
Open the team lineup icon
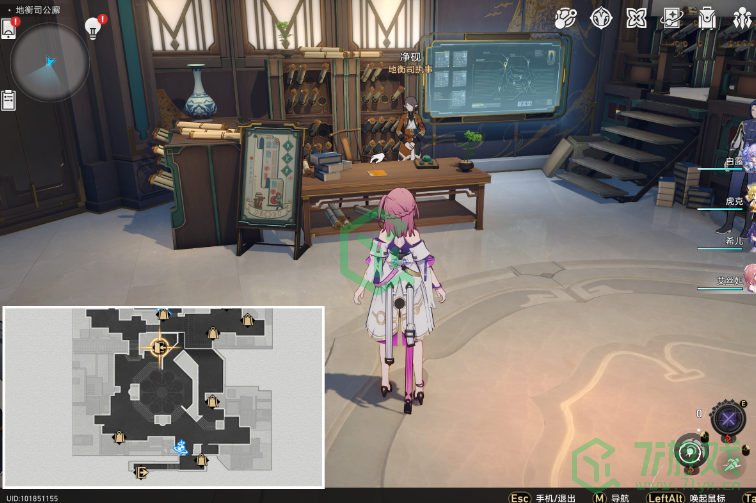click(742, 18)
